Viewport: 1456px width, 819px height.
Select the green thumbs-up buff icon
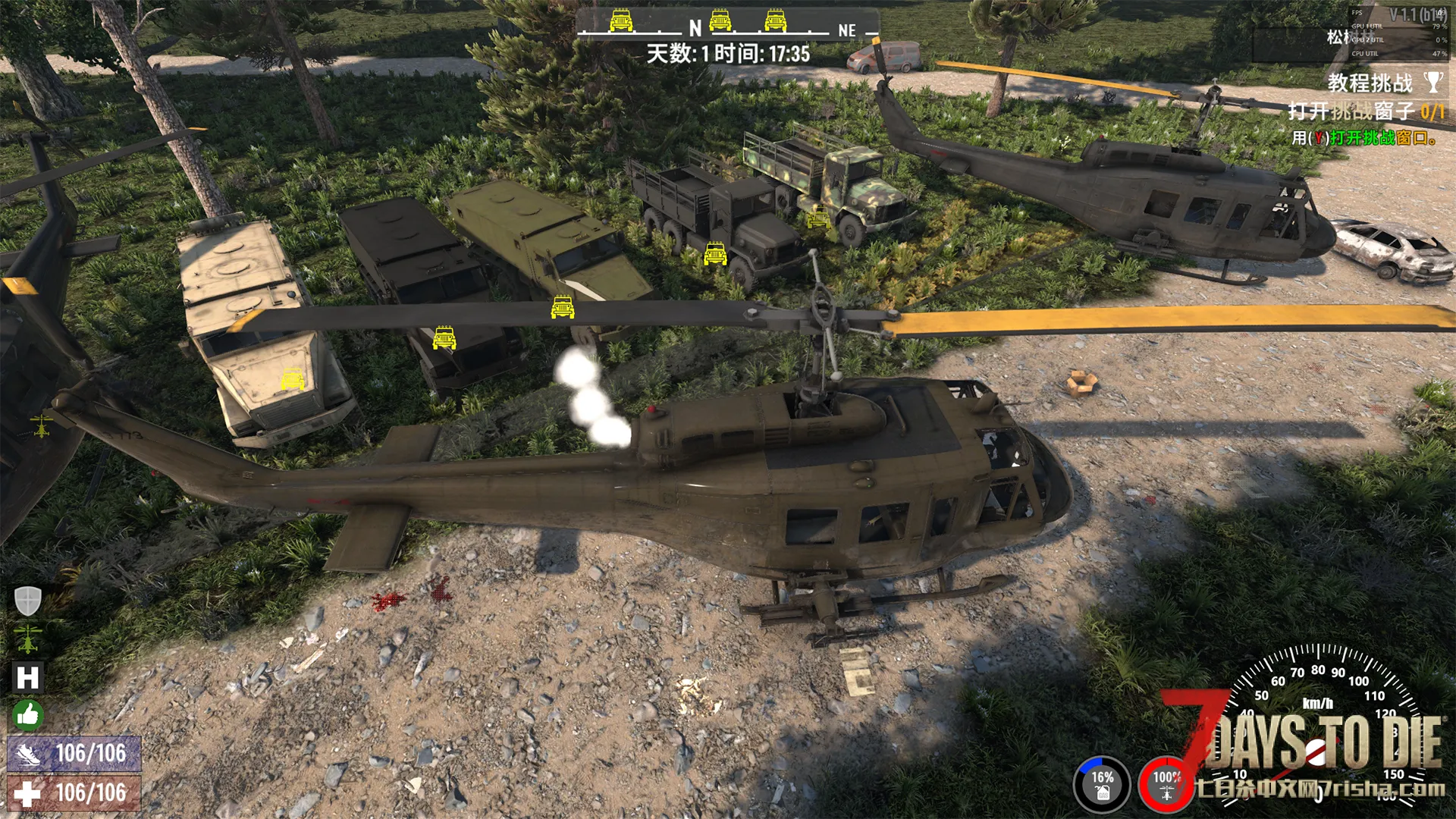[x=28, y=714]
